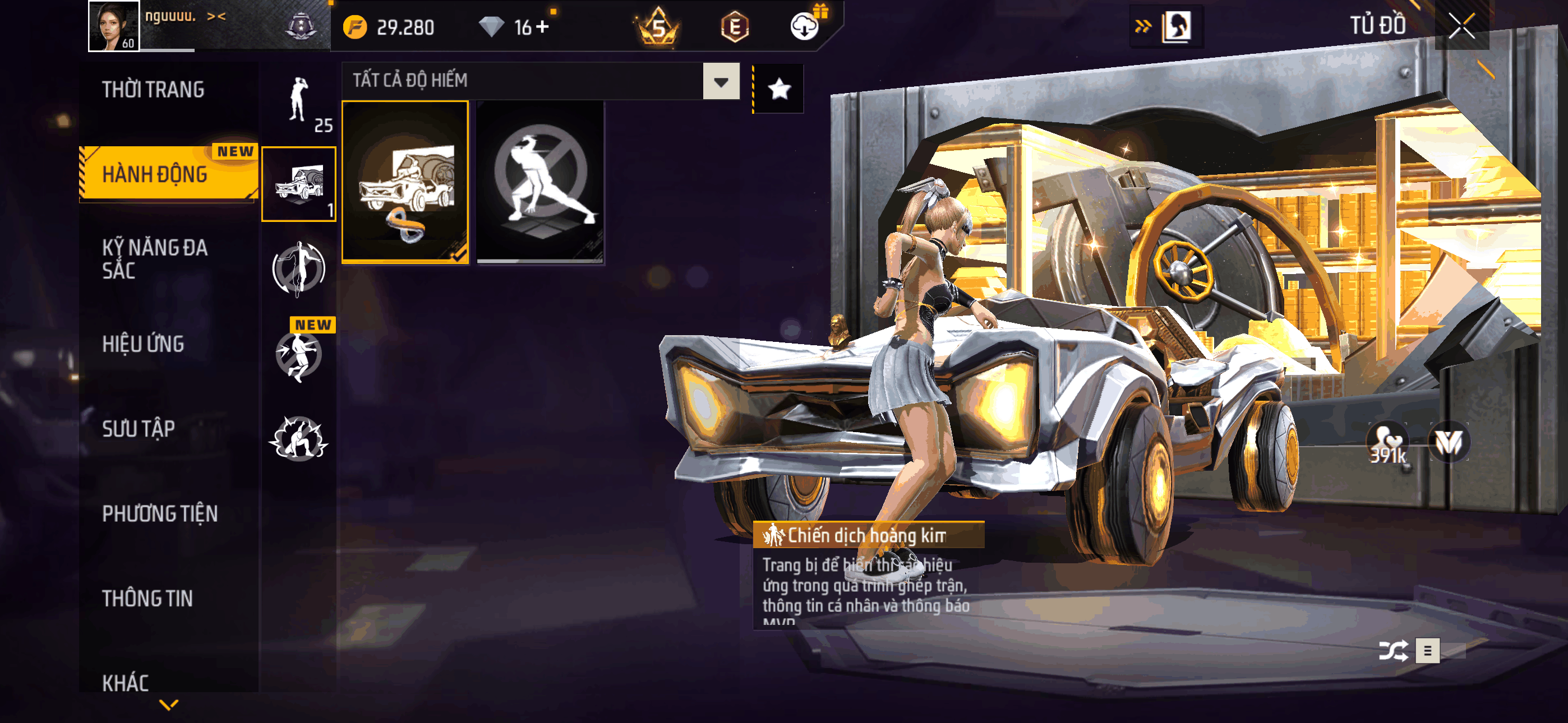Switch to Kỹ Năng Đa Sắc
1568x723 pixels.
point(155,258)
